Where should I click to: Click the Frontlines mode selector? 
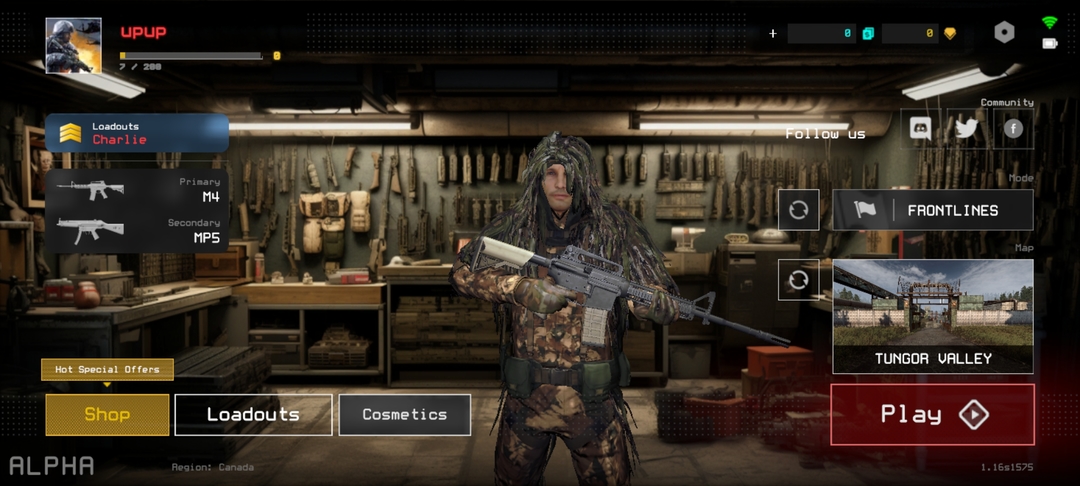pos(933,210)
